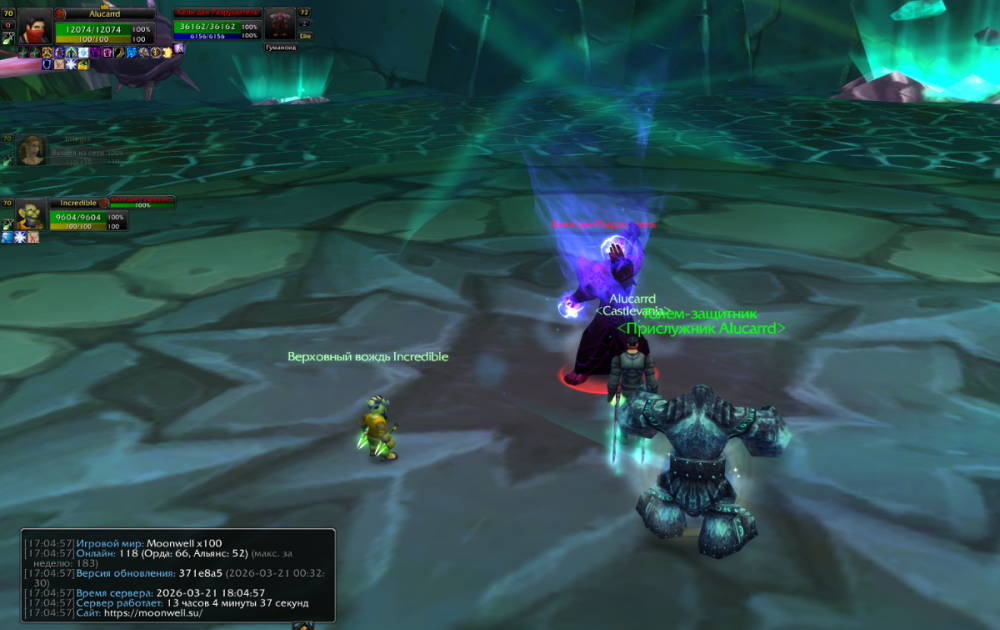Click the Alucarrd name bar on the player frame
The width and height of the screenshot is (1000, 630).
[104, 14]
